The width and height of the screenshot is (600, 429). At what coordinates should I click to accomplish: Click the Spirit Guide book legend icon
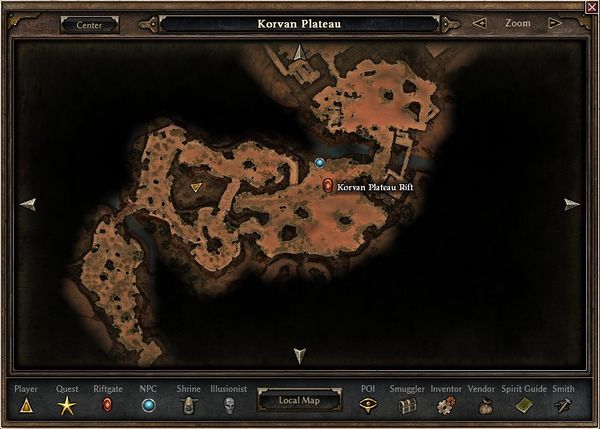tap(524, 405)
